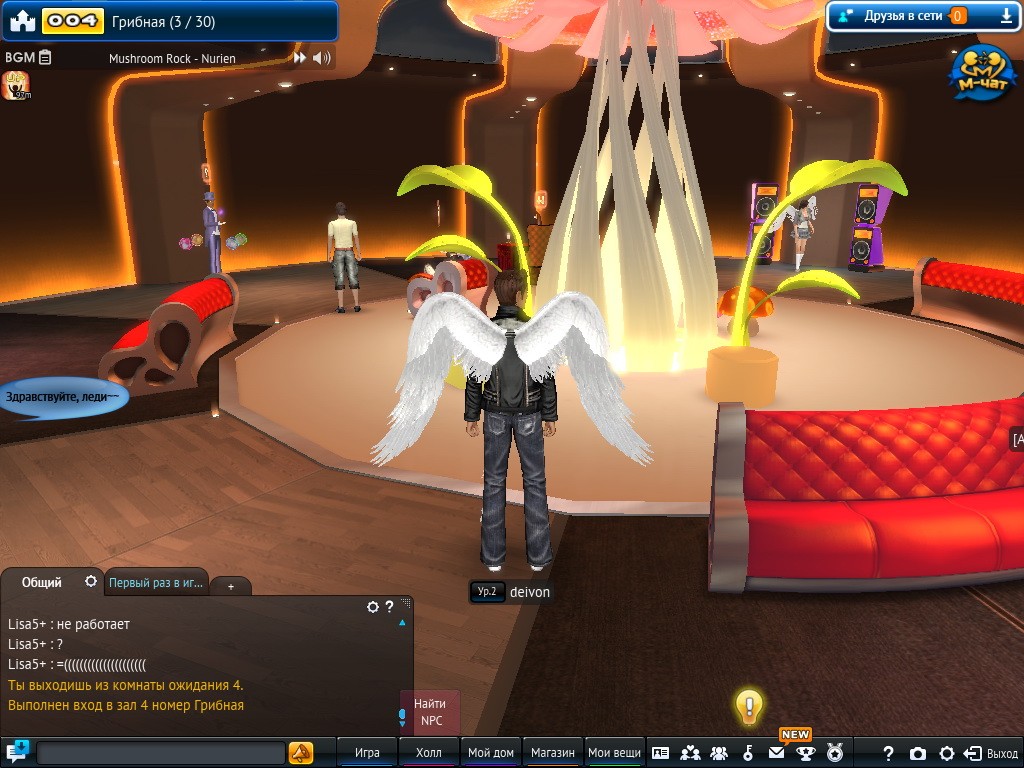Viewport: 1024px width, 768px height.
Task: Go to the Холл section
Action: (428, 753)
